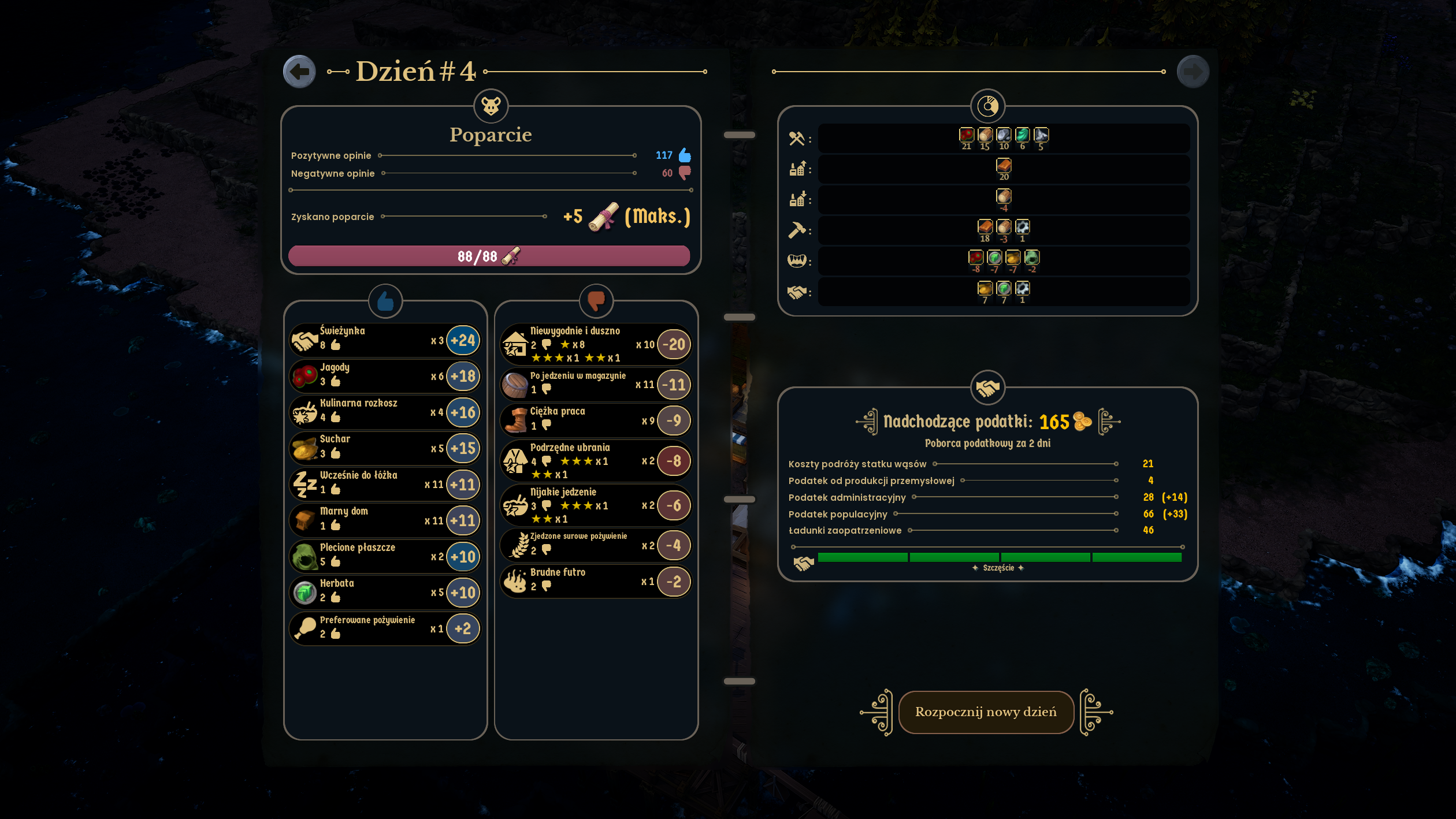Select the Podrzędne ubrania row

tap(595, 461)
